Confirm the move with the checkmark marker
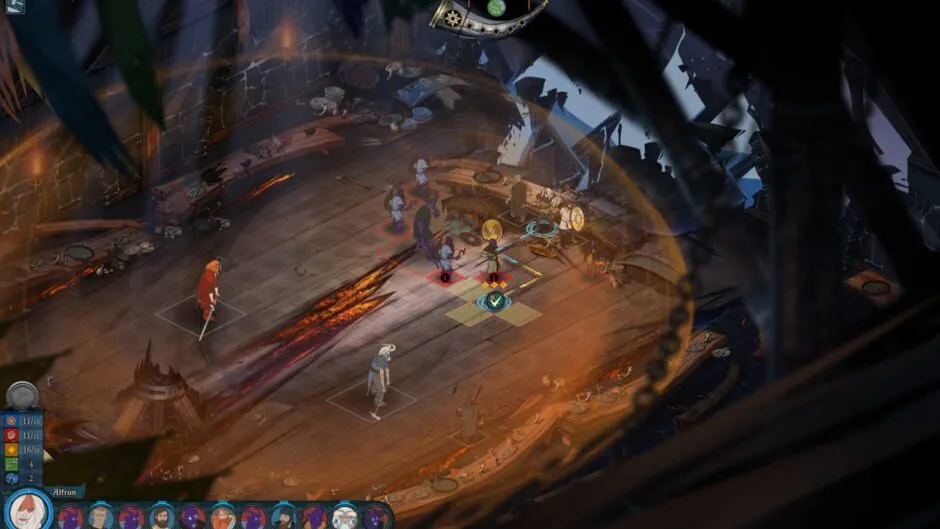The image size is (940, 529). [x=494, y=300]
